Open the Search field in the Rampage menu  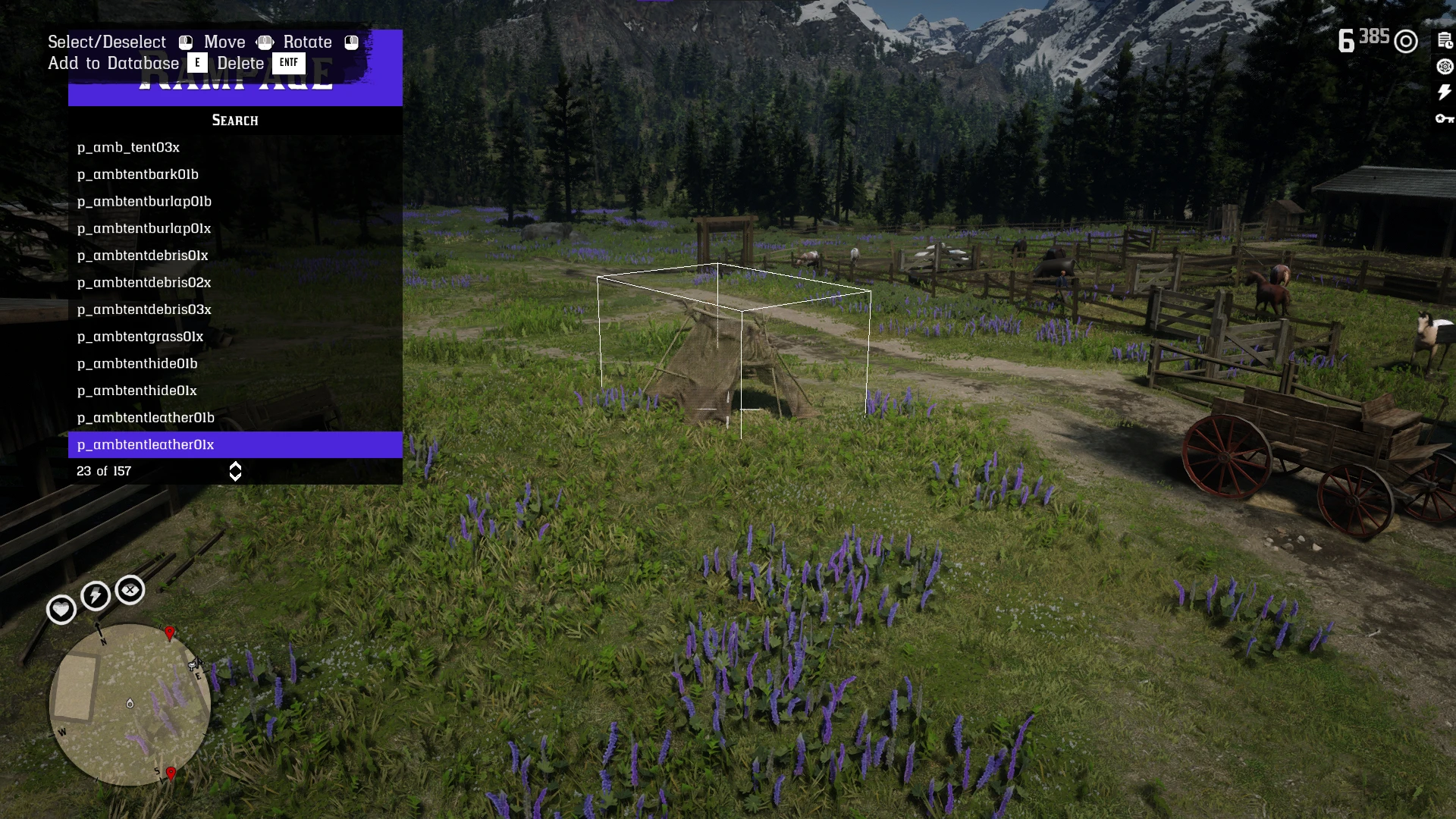point(234,120)
